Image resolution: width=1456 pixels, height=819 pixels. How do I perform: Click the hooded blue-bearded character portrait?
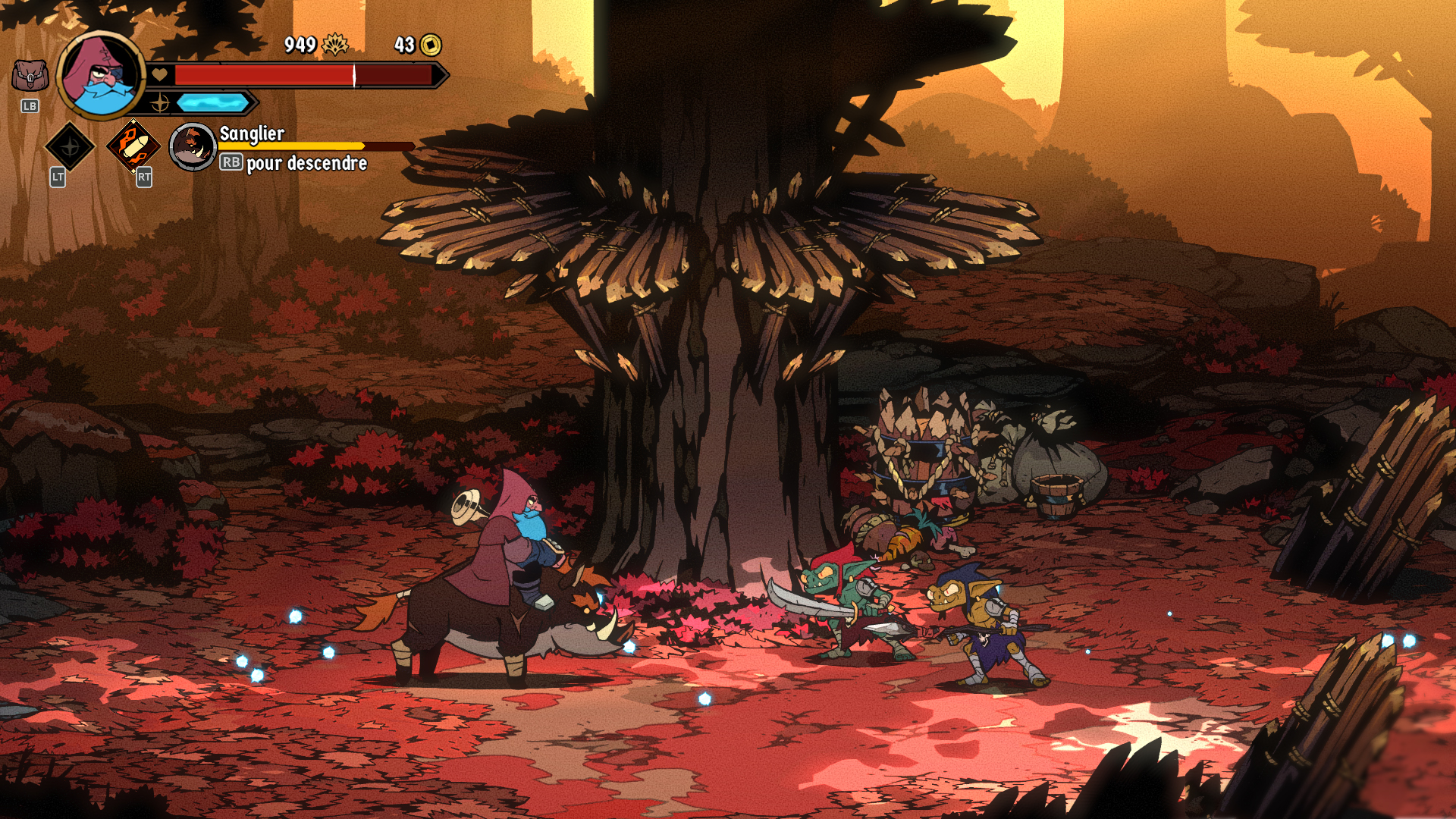(x=100, y=74)
